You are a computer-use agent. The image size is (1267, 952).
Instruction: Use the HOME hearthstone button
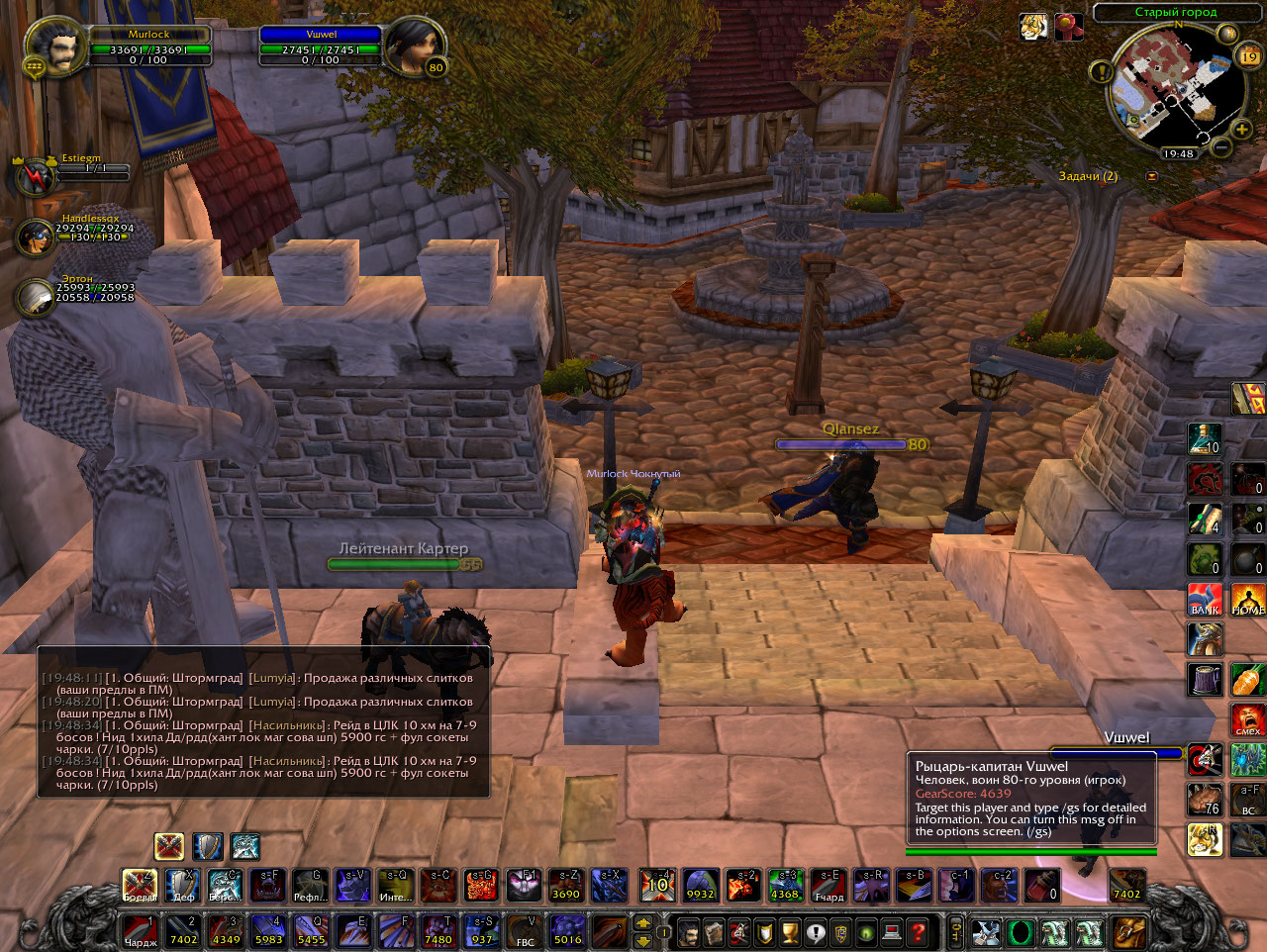[1247, 600]
